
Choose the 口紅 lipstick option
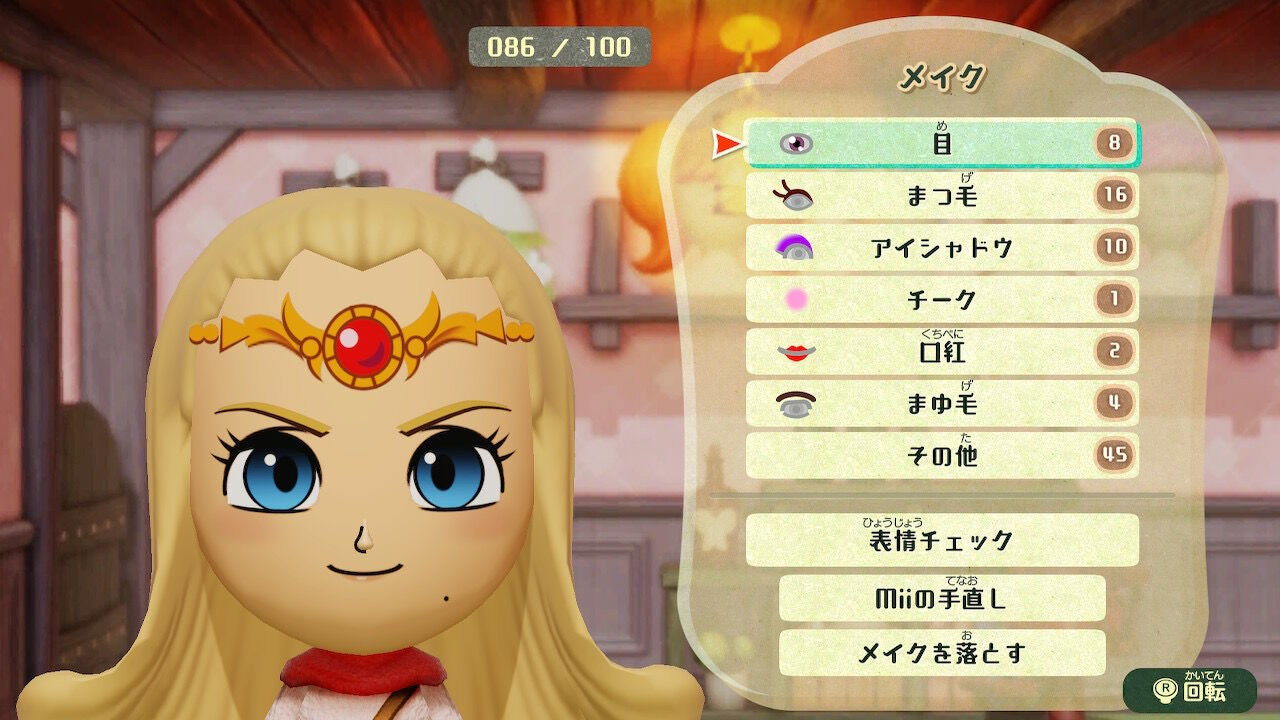click(x=940, y=350)
